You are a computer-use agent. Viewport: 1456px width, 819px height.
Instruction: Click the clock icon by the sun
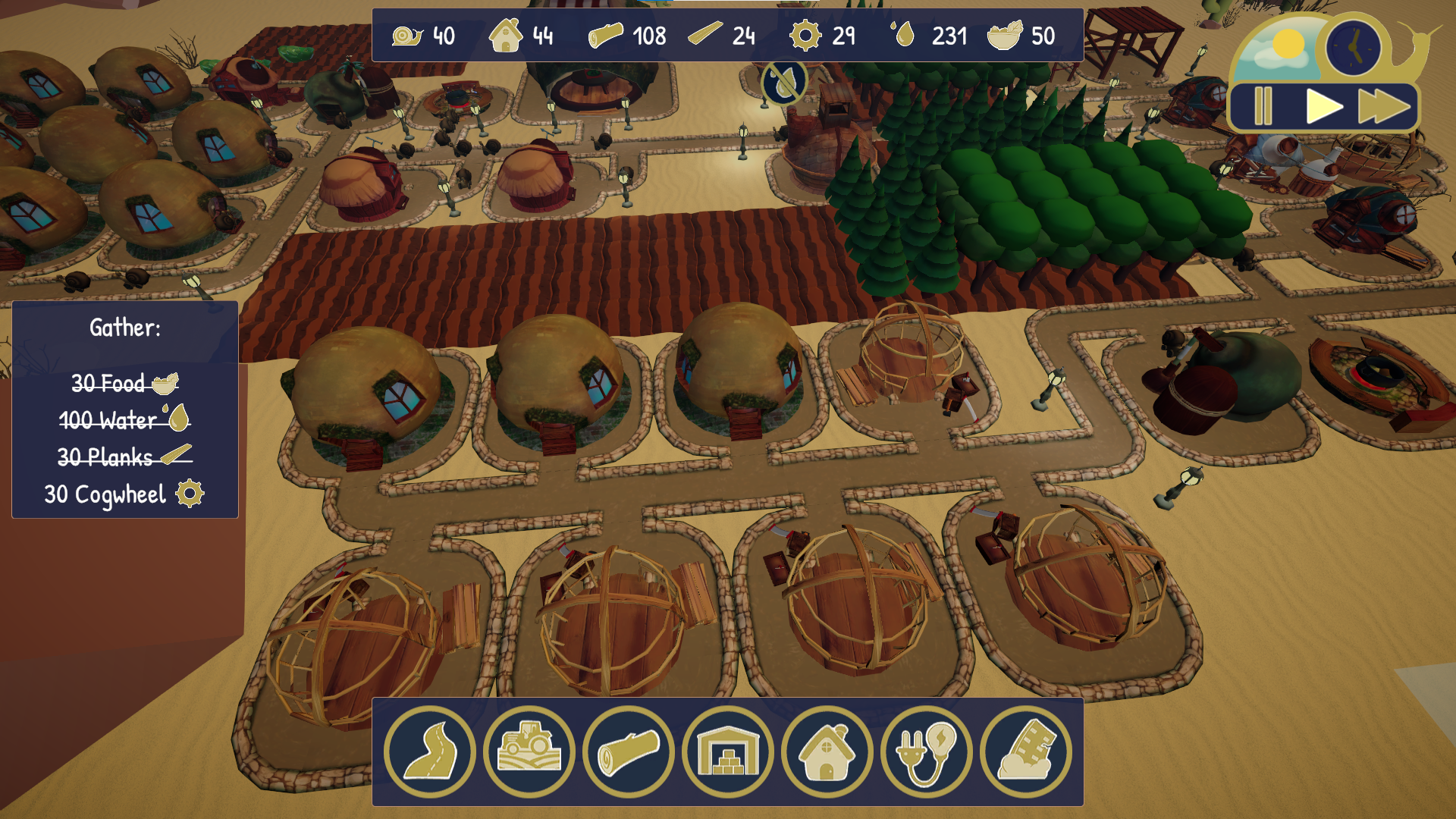(x=1354, y=48)
